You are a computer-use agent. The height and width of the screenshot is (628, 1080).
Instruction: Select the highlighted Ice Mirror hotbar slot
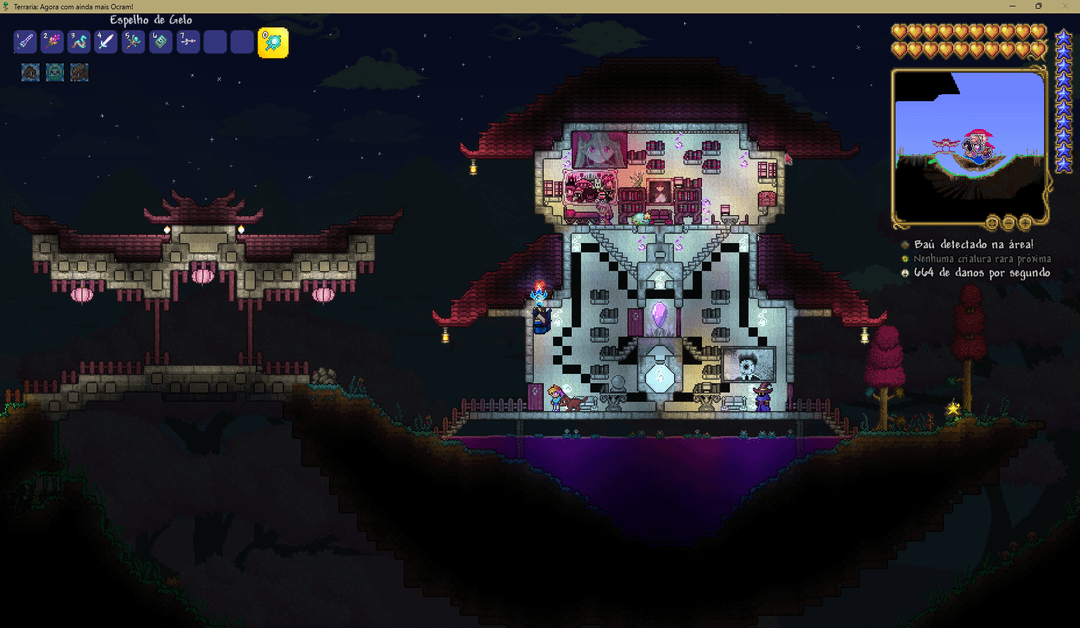273,42
